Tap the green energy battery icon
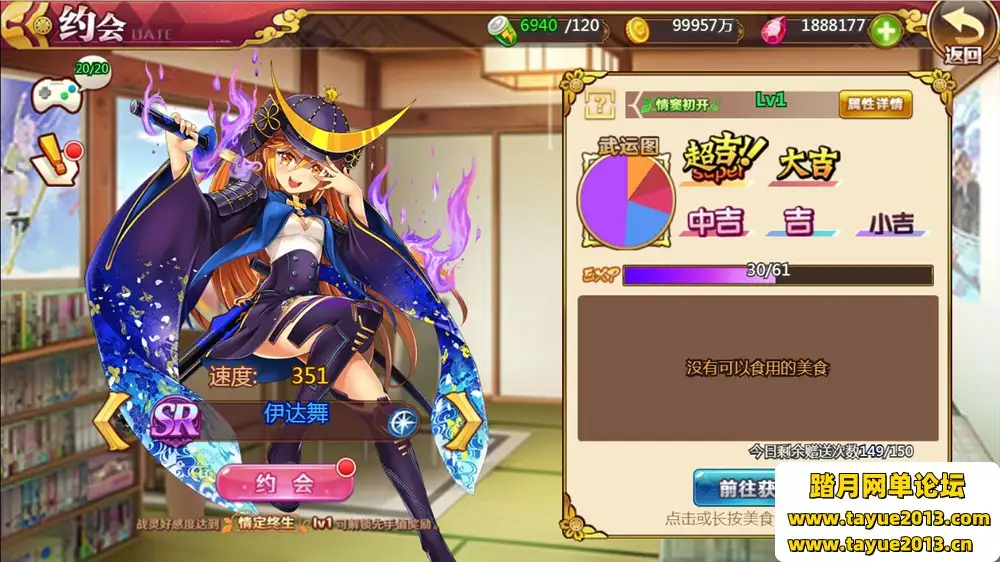The width and height of the screenshot is (1000, 562). [x=501, y=30]
